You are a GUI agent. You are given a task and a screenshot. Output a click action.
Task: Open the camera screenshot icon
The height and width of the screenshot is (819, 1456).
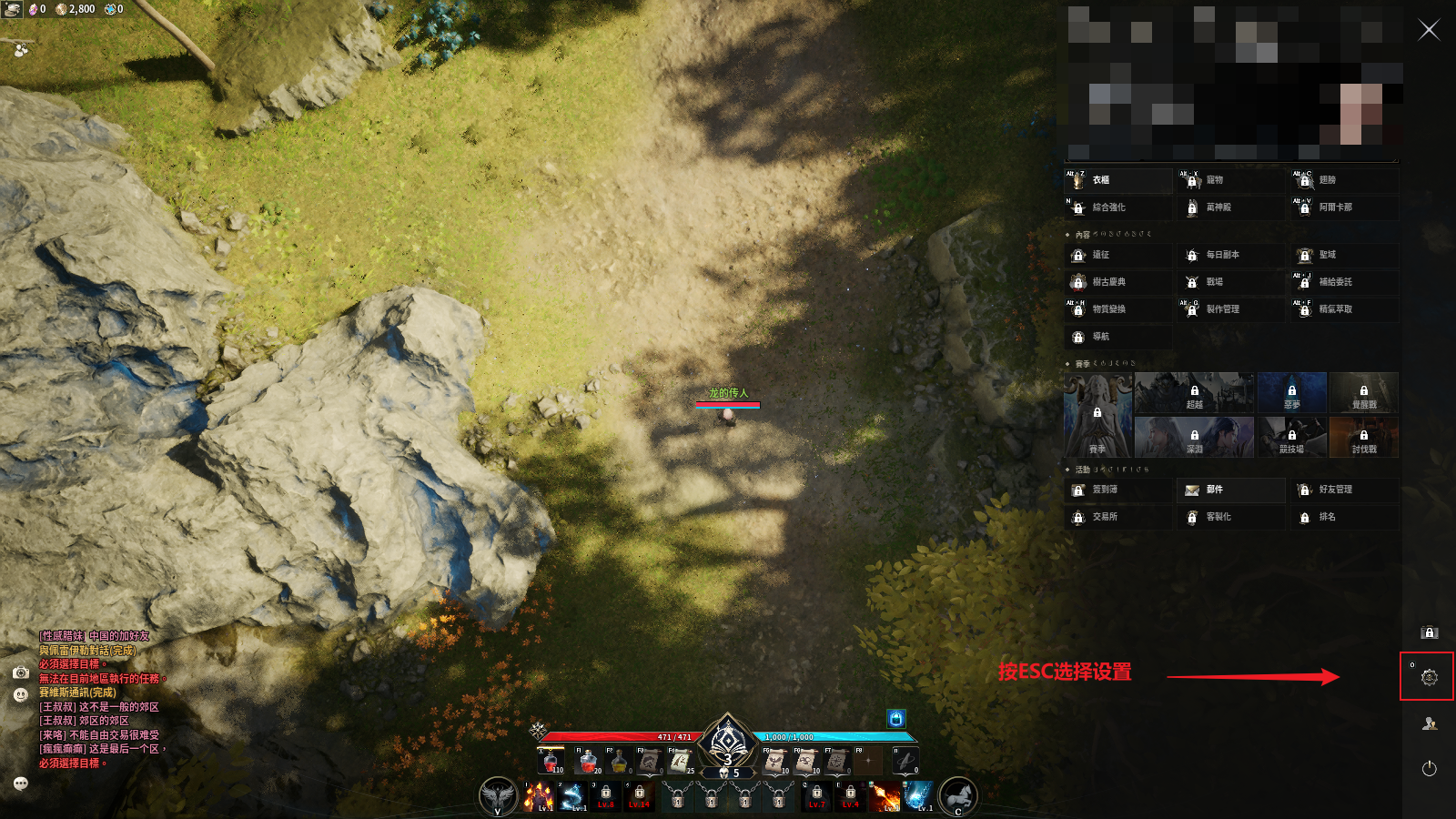tap(21, 672)
